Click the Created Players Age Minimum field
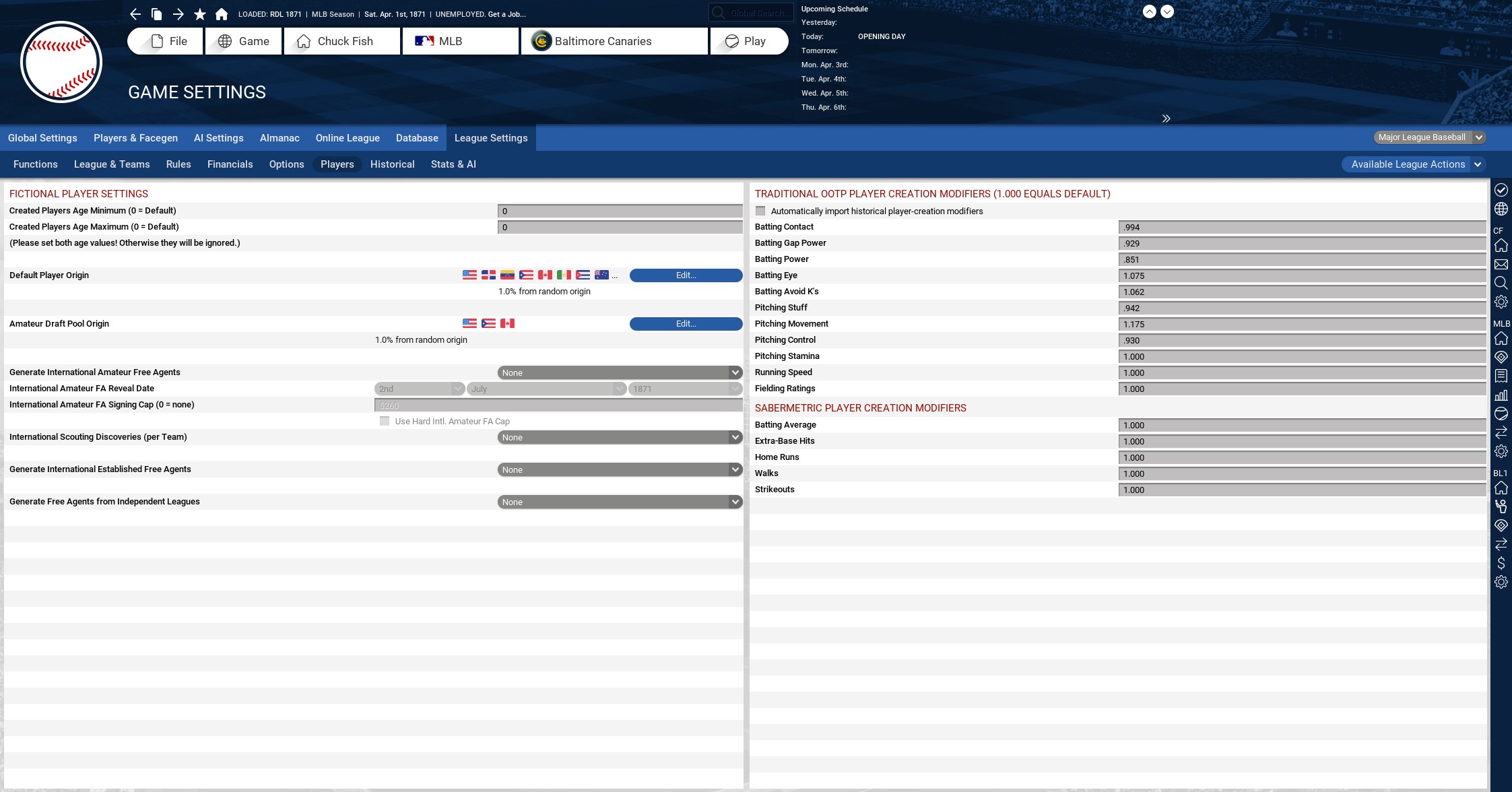 tap(619, 211)
